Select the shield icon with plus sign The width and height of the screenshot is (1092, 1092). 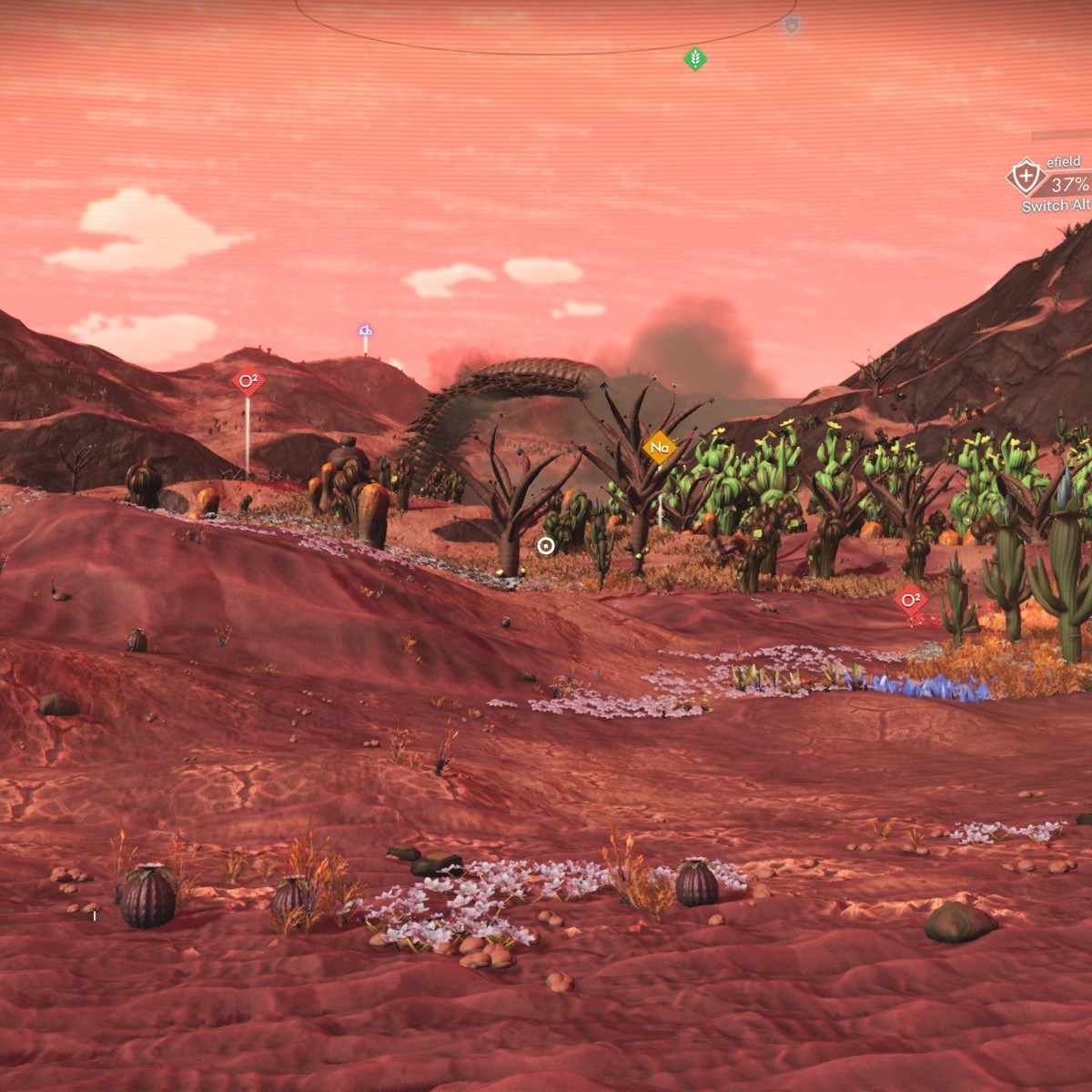pos(1026,176)
